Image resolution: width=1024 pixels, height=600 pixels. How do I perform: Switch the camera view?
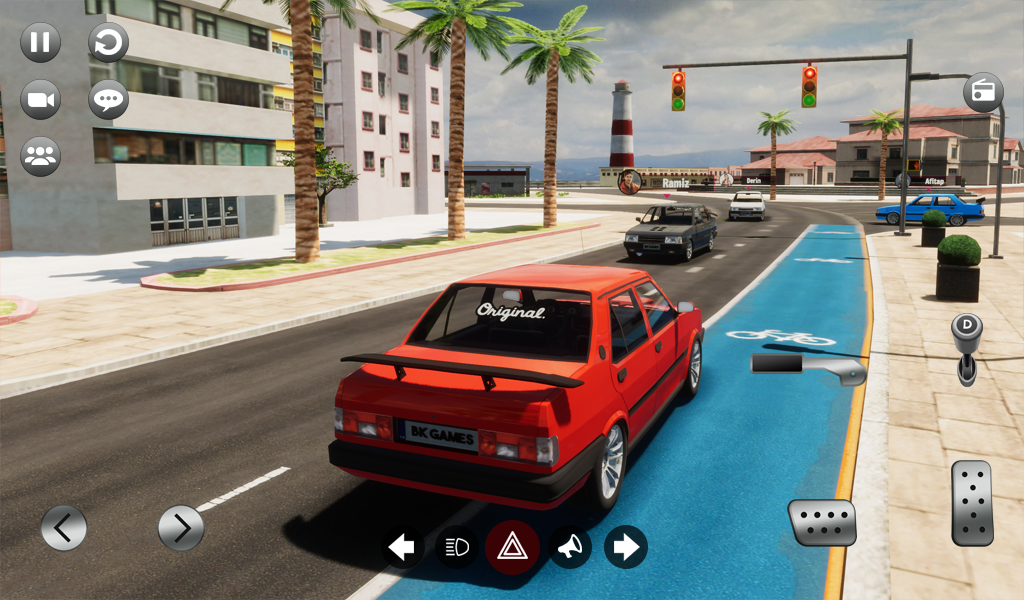(x=41, y=100)
